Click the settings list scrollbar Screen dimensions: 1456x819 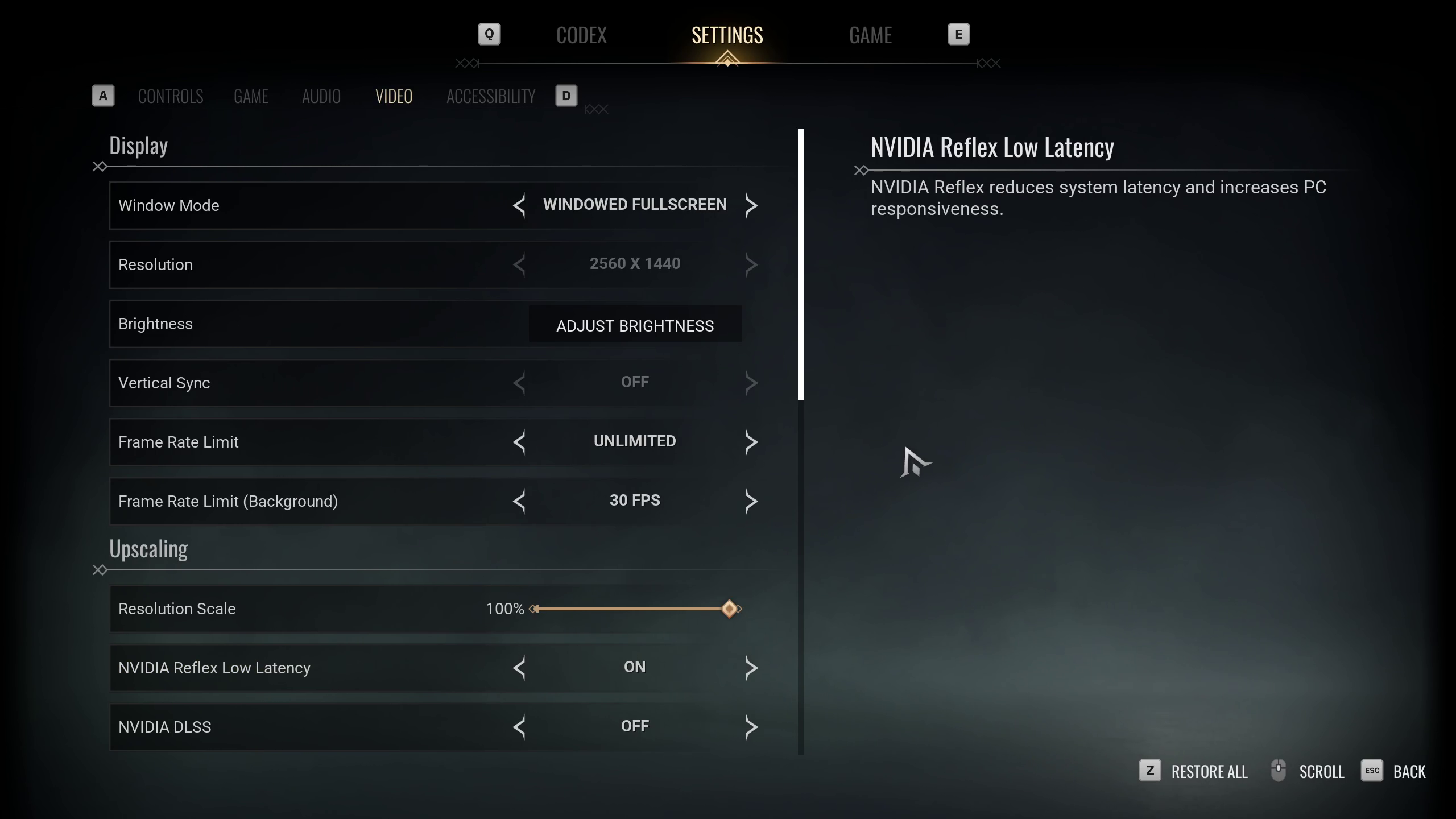pos(801,264)
